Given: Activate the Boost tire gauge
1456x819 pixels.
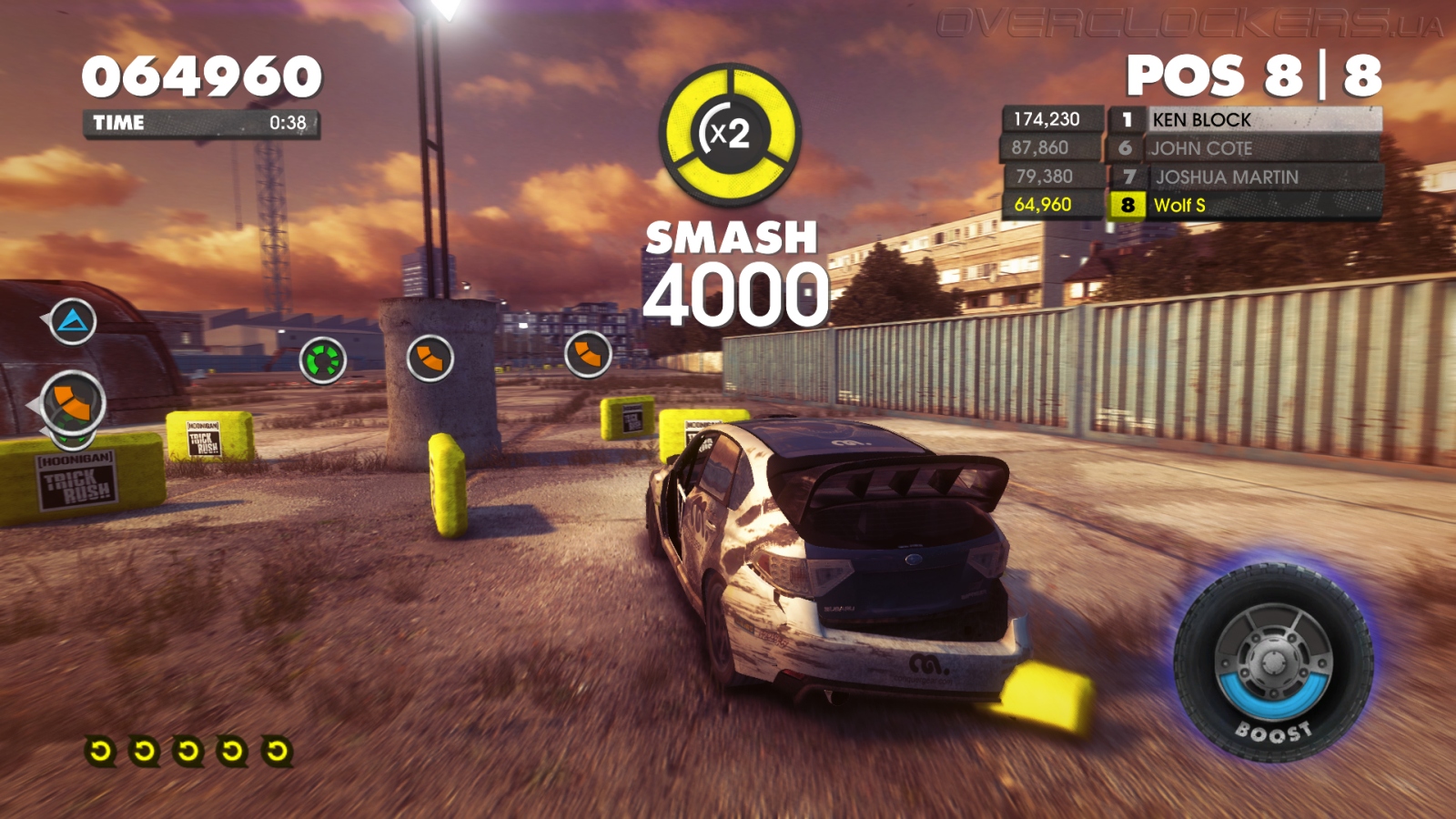Looking at the screenshot, I should [1274, 662].
